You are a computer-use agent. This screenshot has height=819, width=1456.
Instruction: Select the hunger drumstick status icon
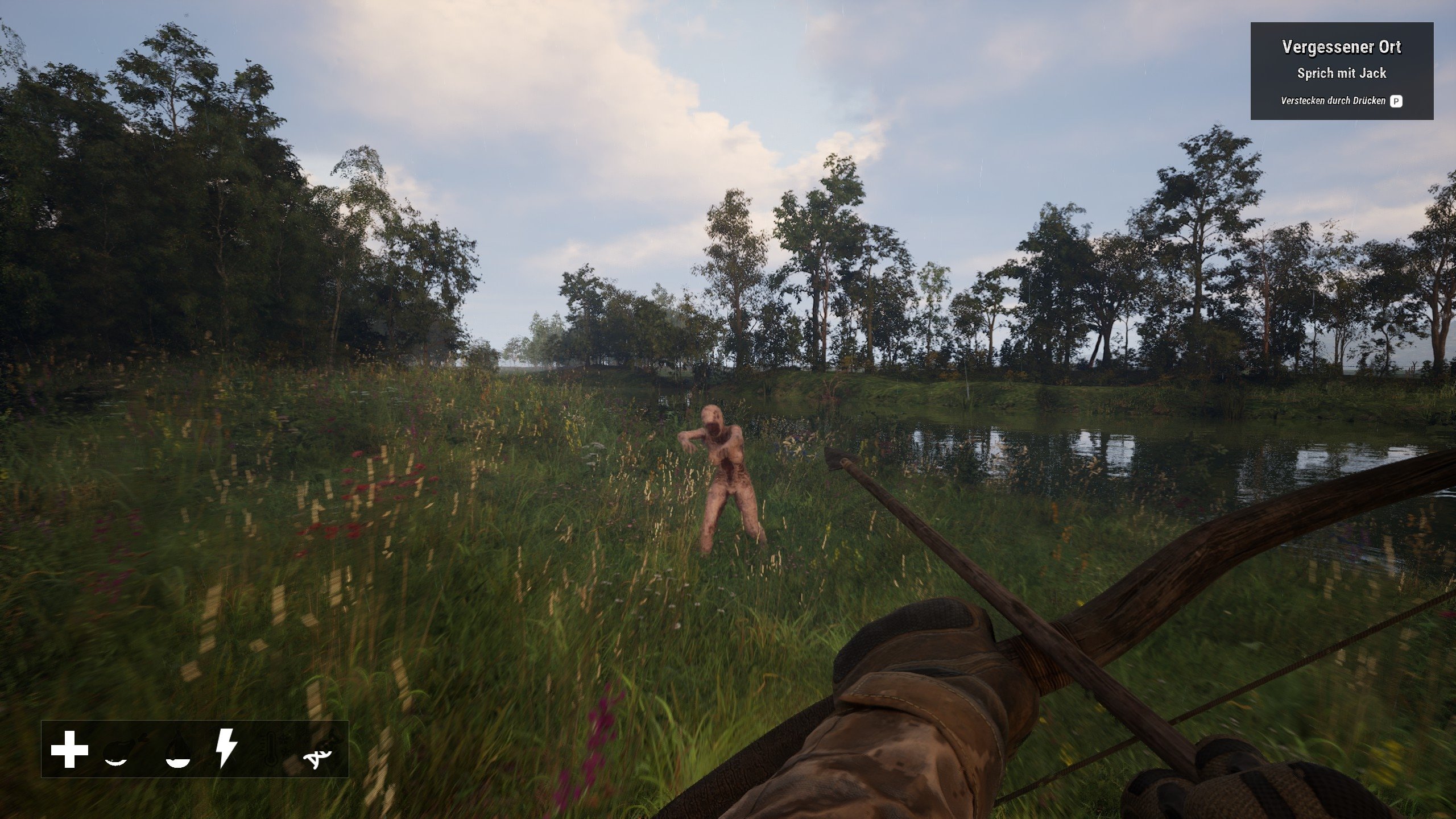(123, 751)
